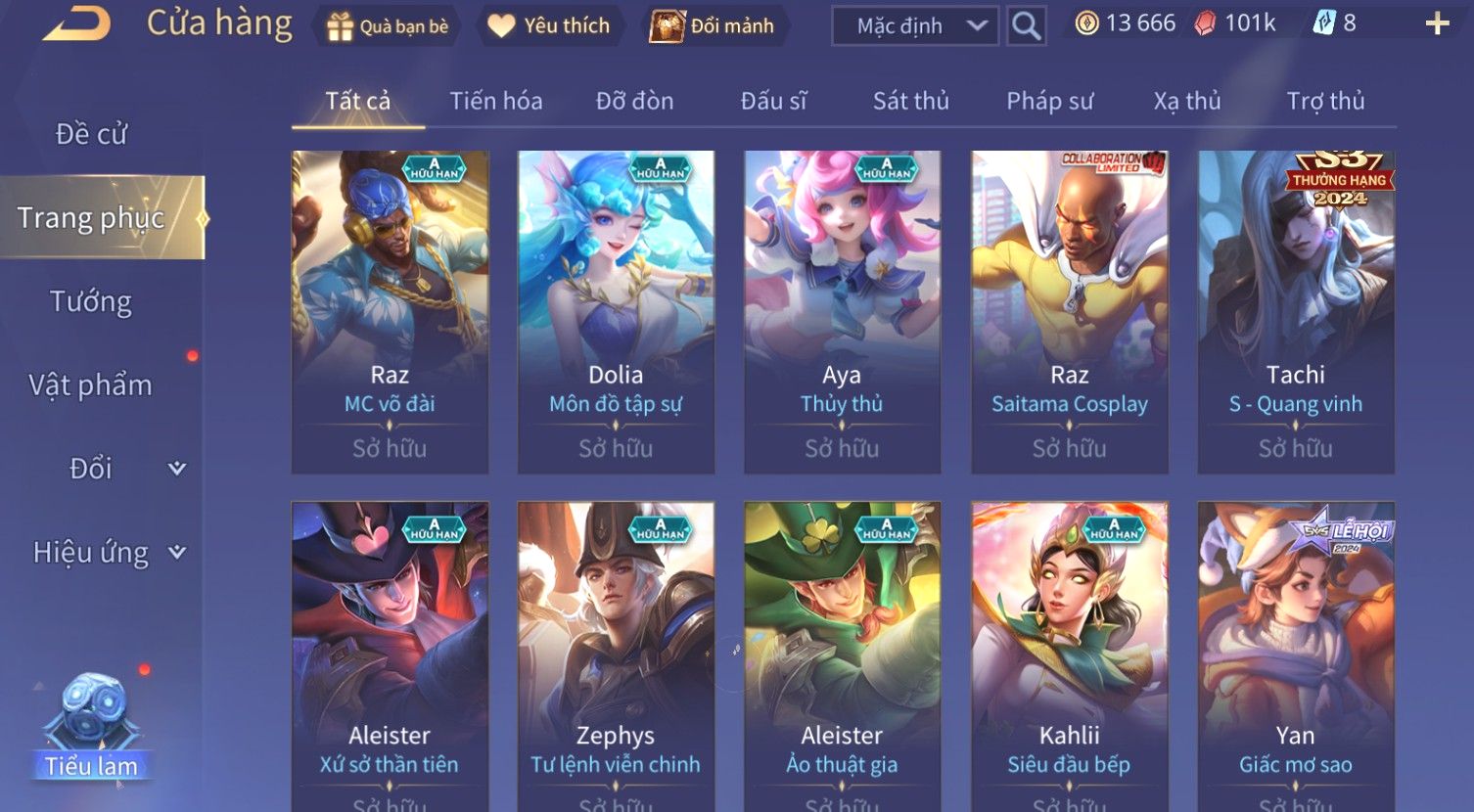Image resolution: width=1474 pixels, height=812 pixels.
Task: Expand the Hiệu ứng menu
Action: (x=108, y=553)
